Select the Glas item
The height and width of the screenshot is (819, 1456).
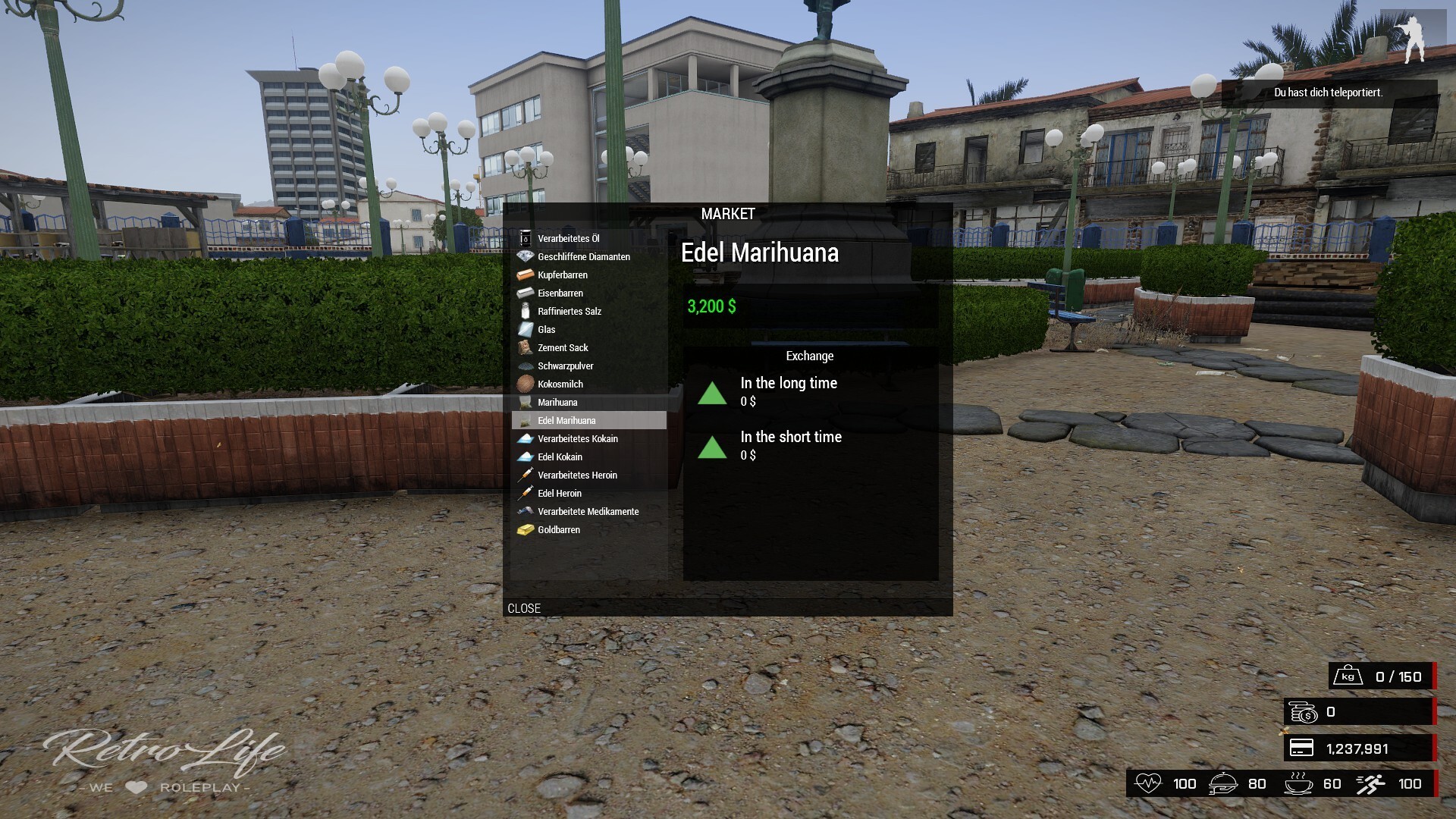(547, 329)
